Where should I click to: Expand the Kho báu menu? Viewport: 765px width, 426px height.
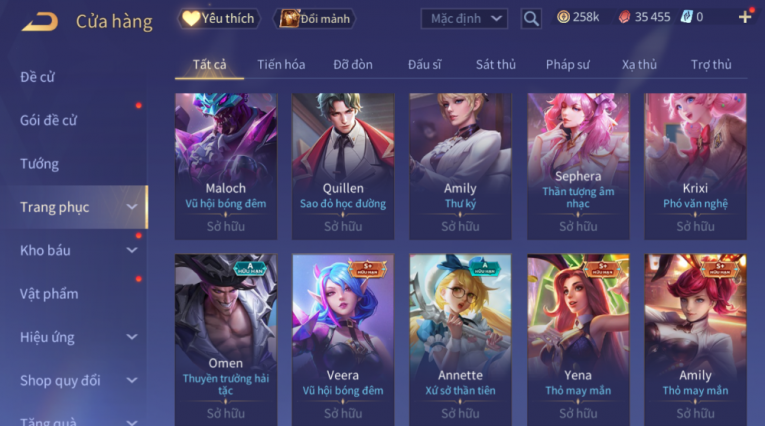click(75, 250)
